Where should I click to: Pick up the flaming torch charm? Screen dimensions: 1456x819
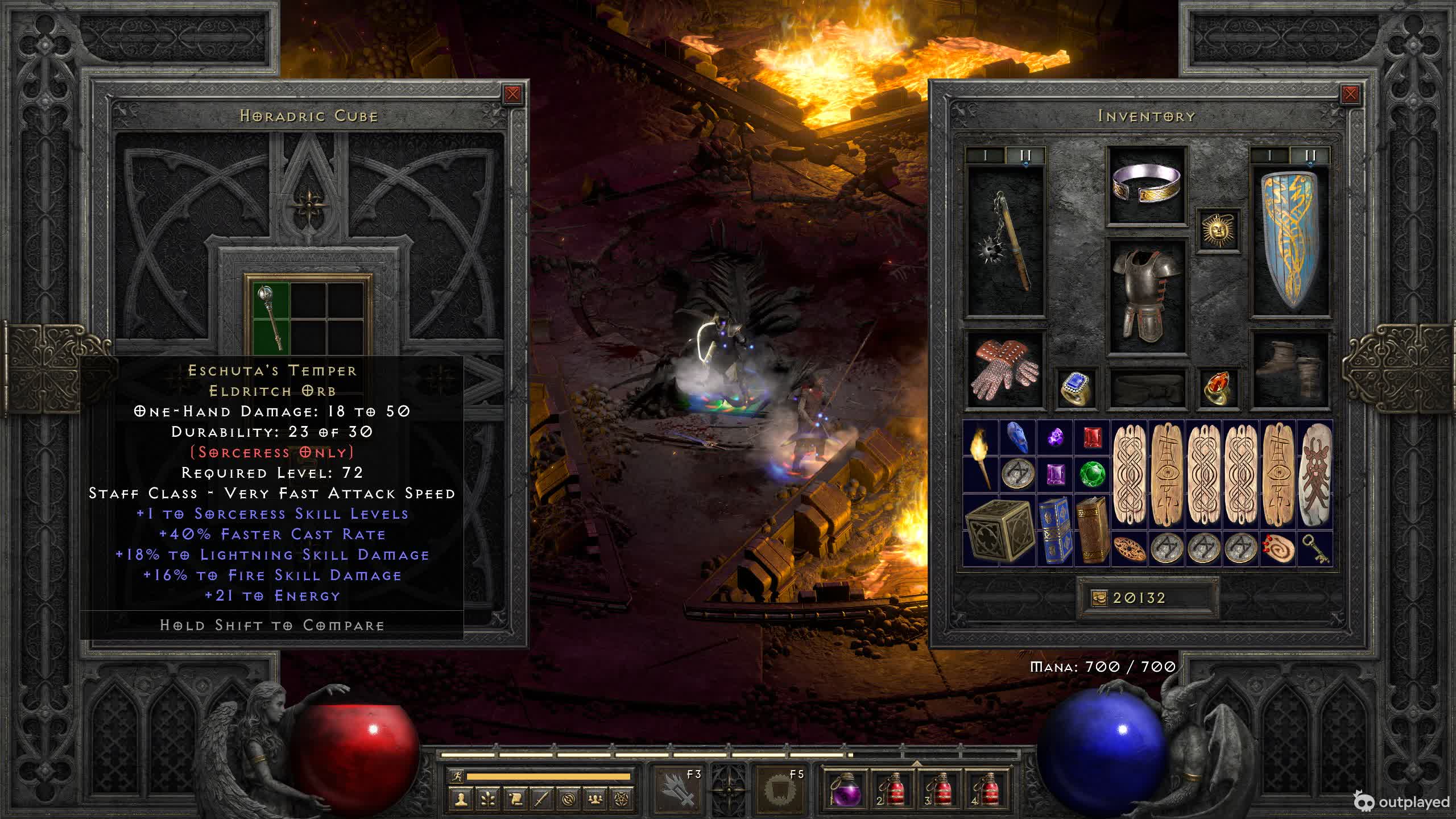[x=980, y=456]
